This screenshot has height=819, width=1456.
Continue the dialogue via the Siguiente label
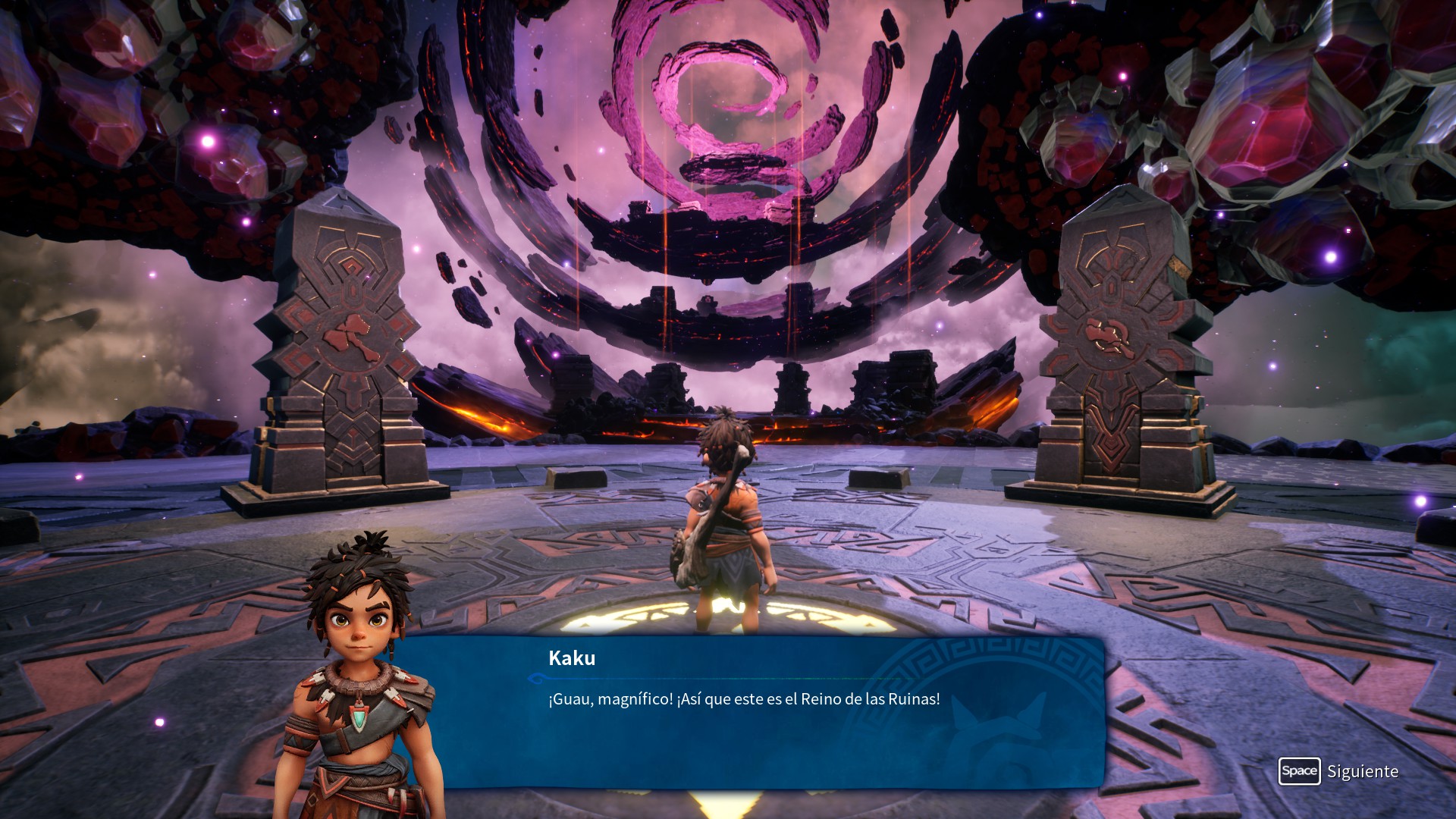[1362, 771]
